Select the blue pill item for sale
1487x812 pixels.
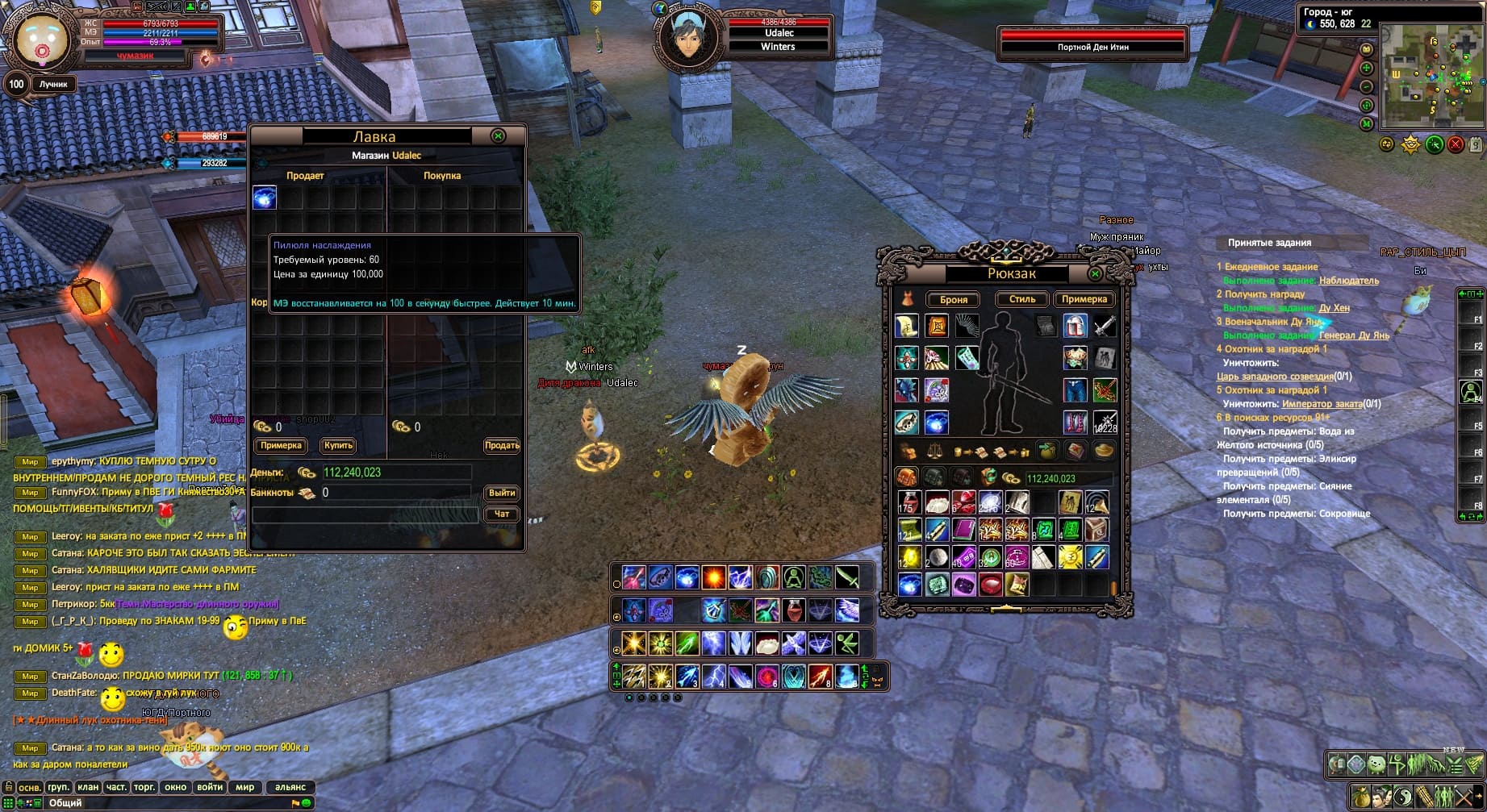click(x=265, y=198)
